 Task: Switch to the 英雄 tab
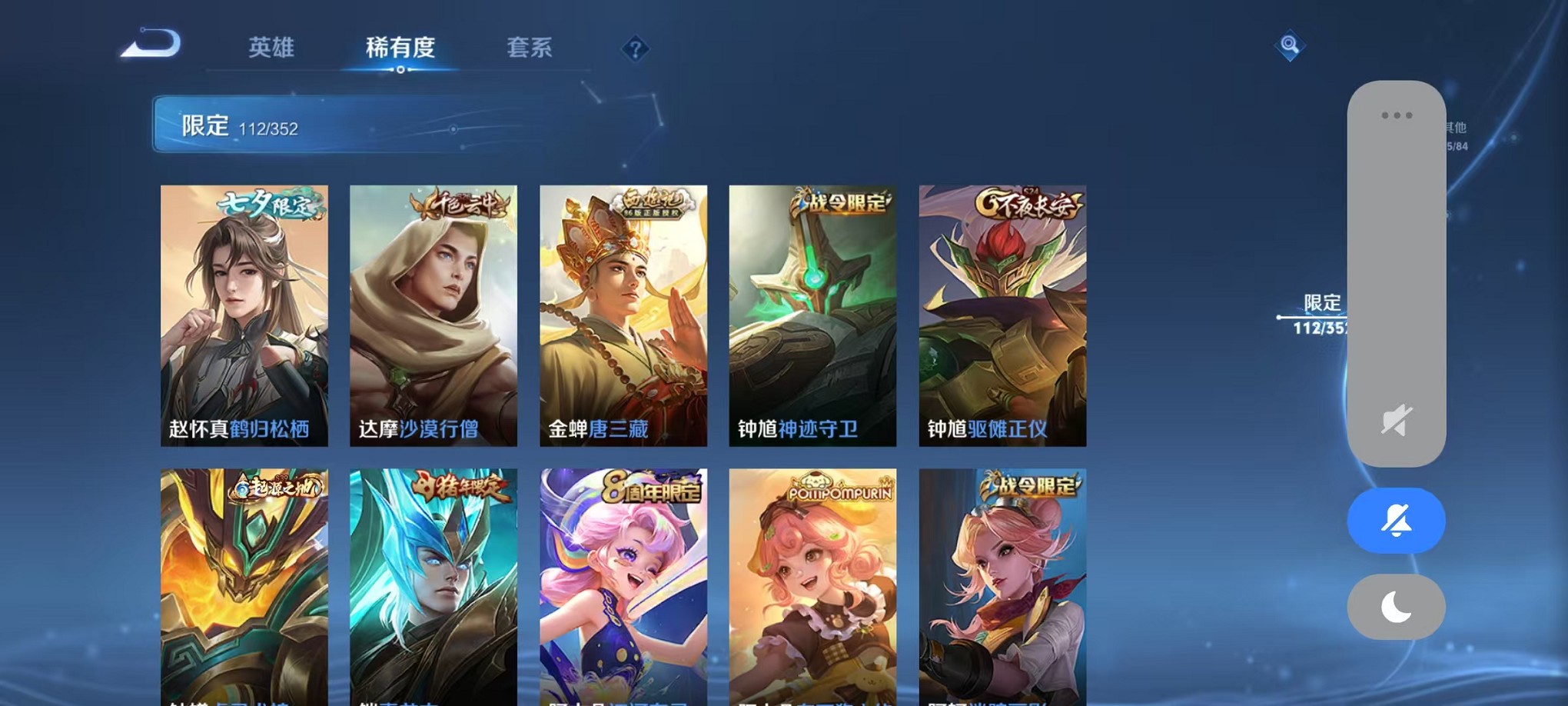click(x=271, y=48)
